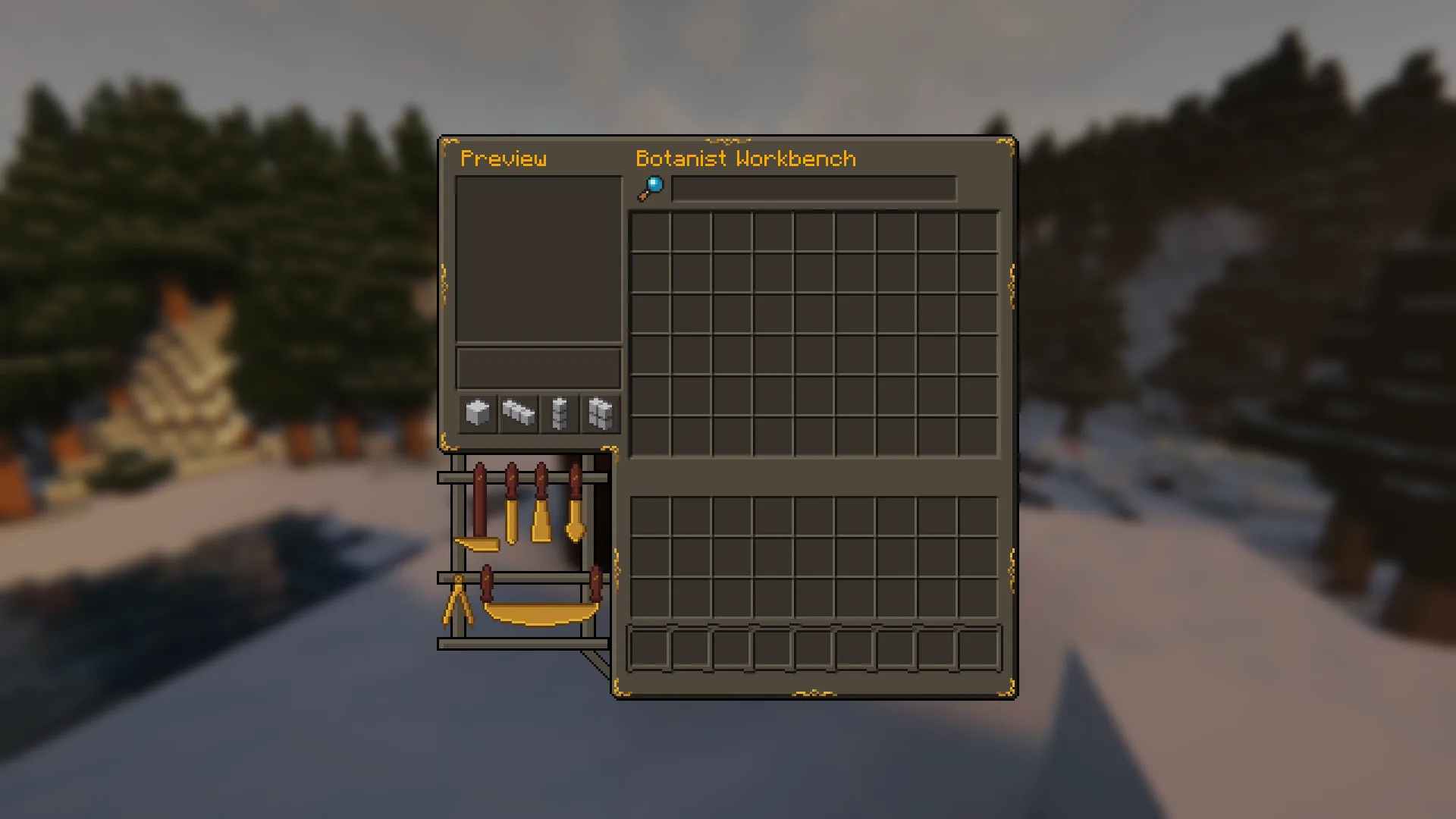Click the result slot beneath the preview
This screenshot has height=819, width=1456.
pos(538,367)
